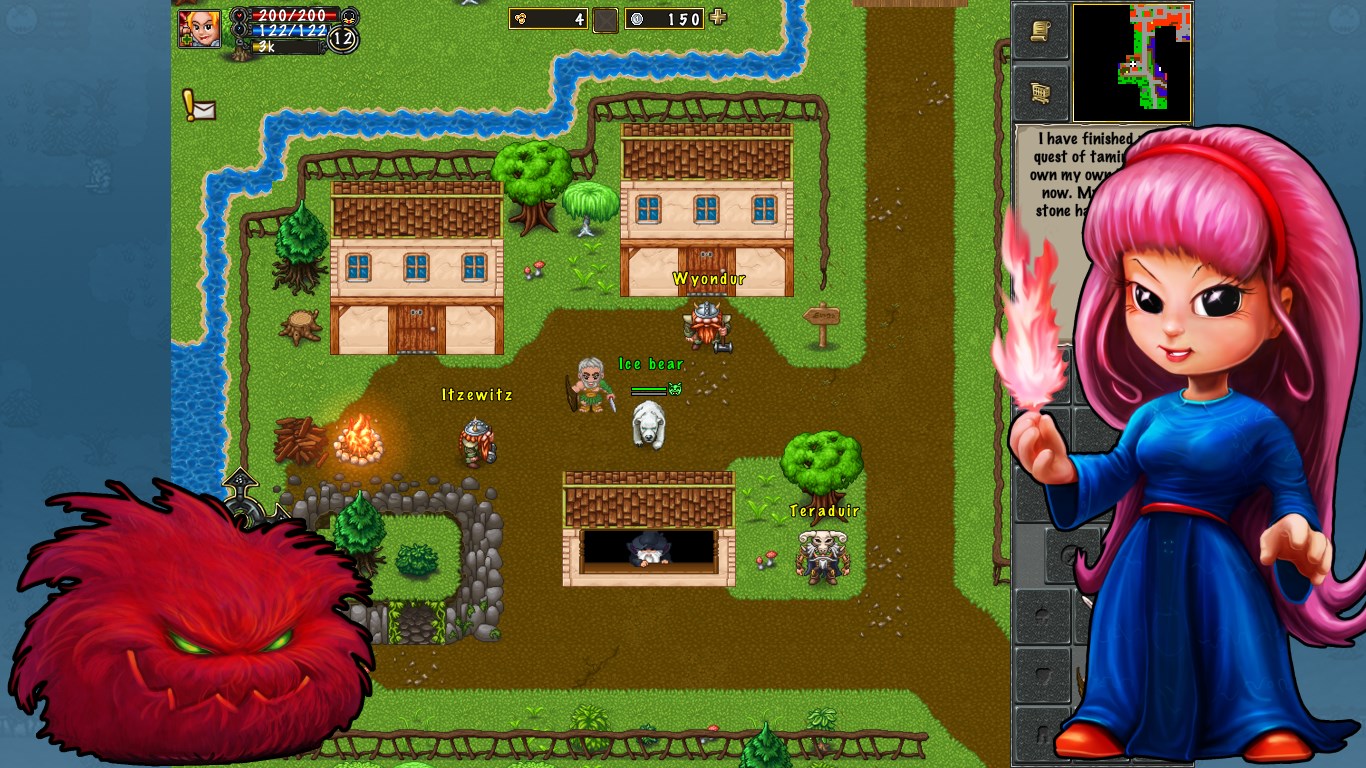The height and width of the screenshot is (768, 1366).
Task: Click the minimap
Action: (x=1131, y=62)
